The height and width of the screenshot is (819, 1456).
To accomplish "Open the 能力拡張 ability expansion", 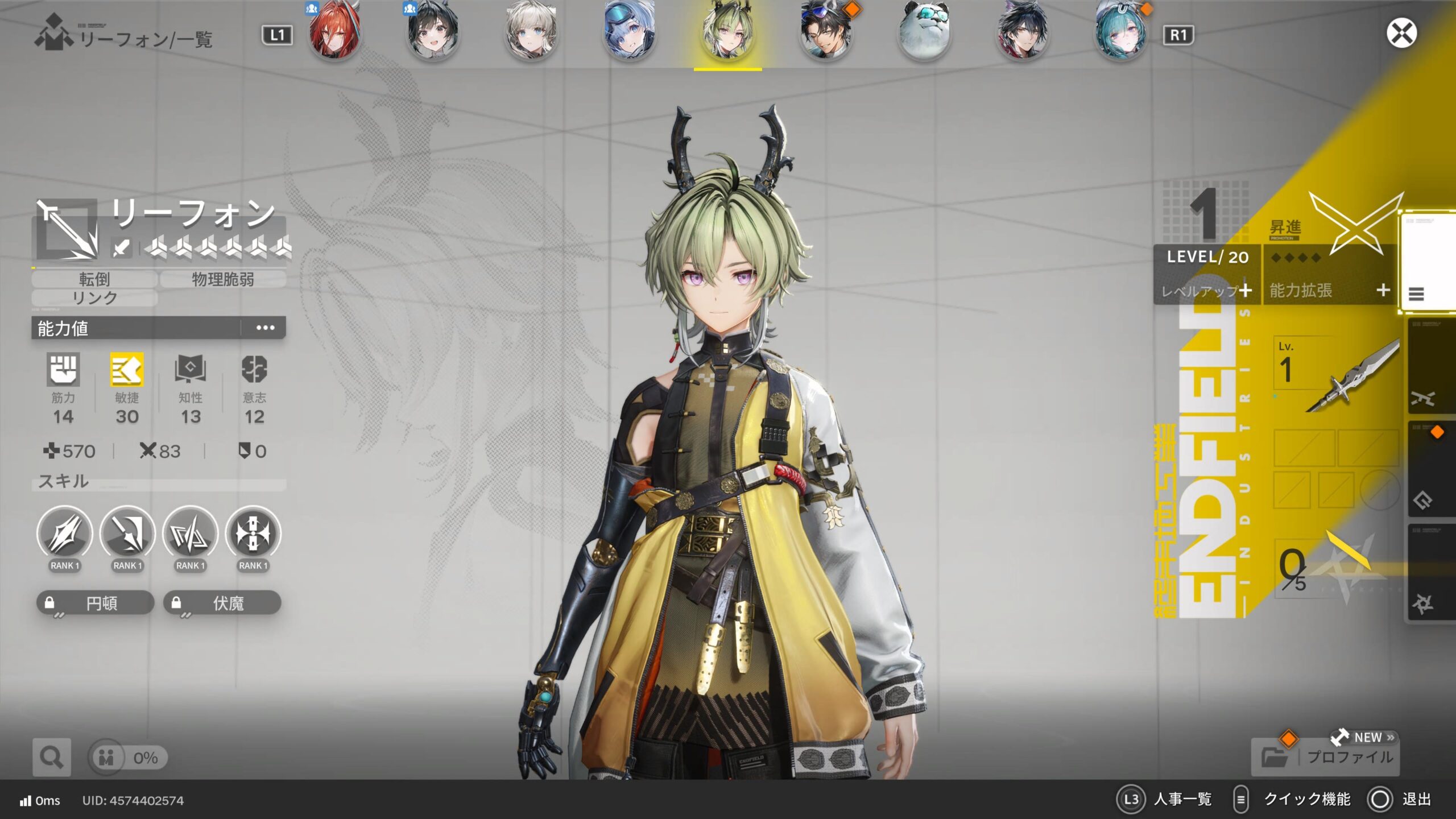I will point(1330,291).
